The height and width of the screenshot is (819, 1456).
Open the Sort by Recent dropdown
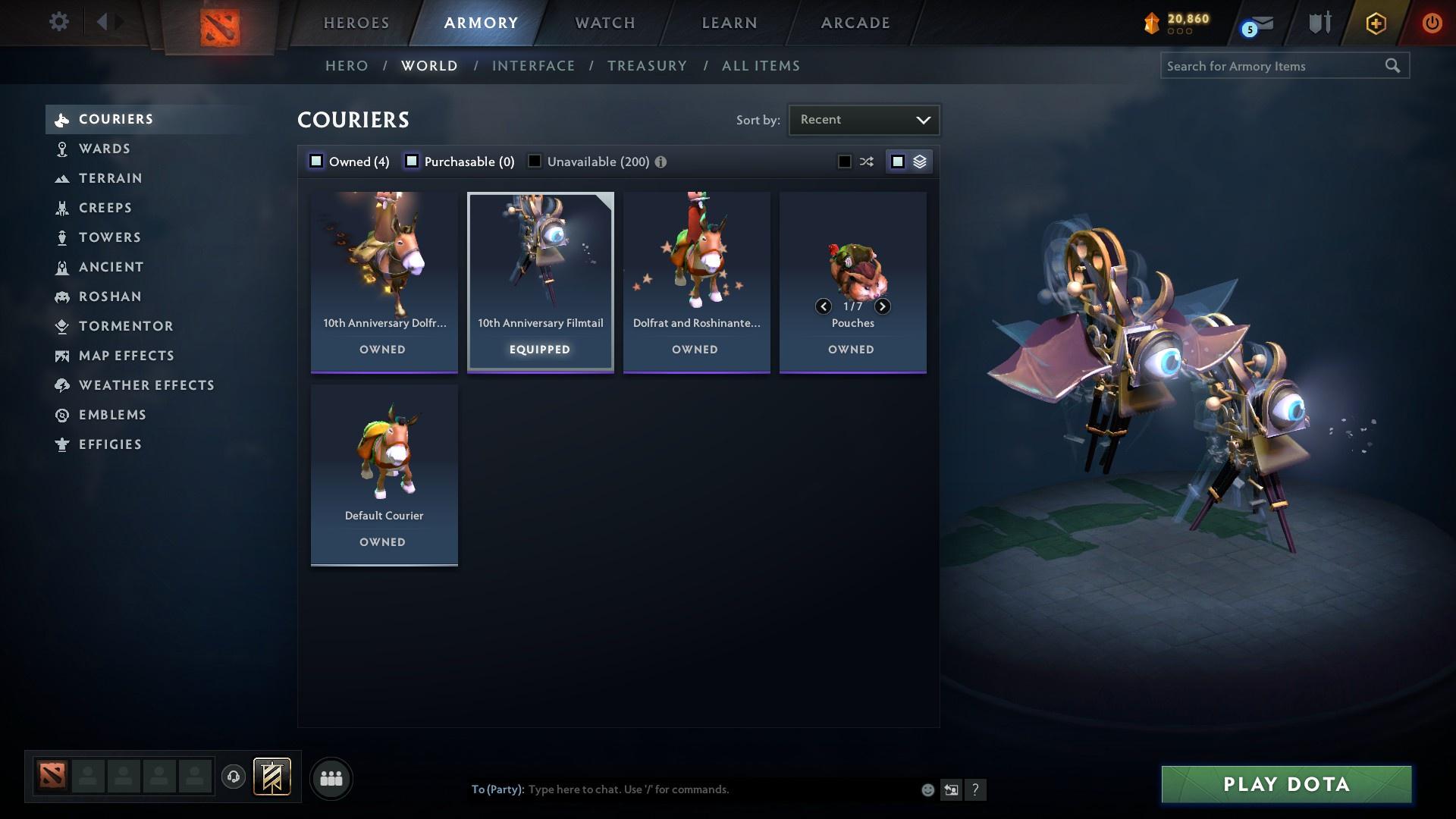863,119
